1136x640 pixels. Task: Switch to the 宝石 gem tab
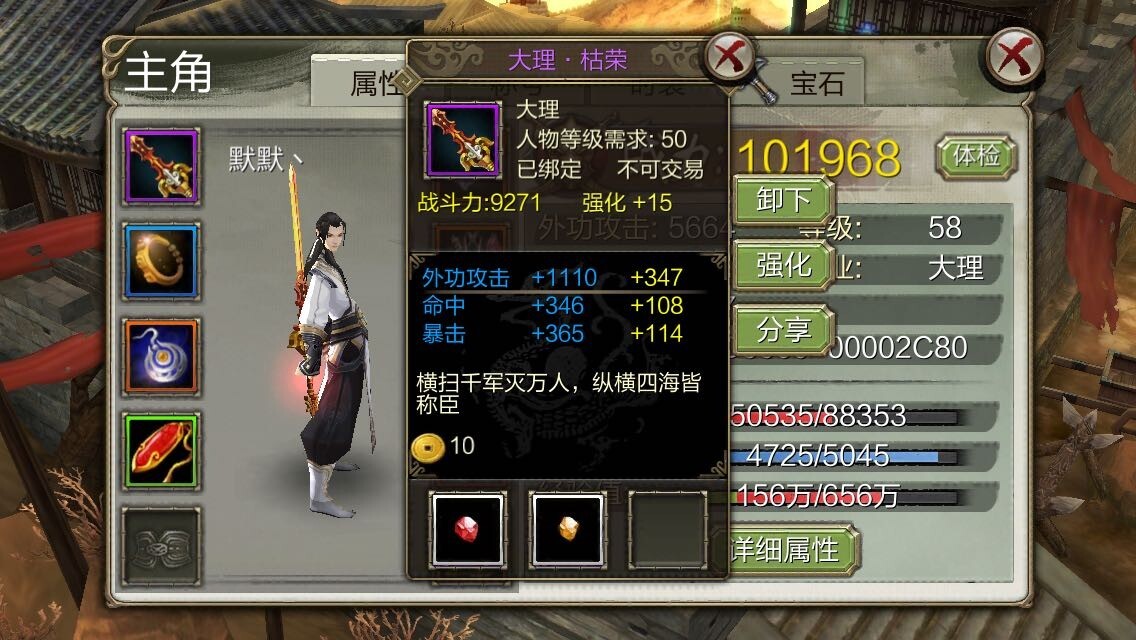pyautogui.click(x=817, y=83)
